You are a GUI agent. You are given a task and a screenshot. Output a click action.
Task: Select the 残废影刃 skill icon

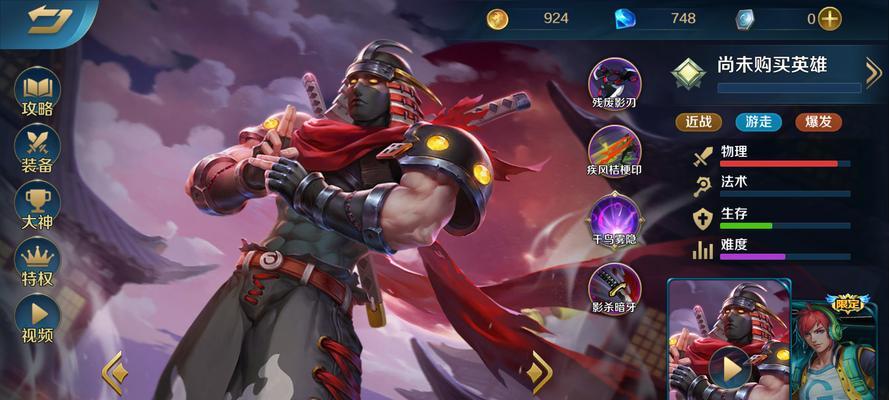pos(614,82)
